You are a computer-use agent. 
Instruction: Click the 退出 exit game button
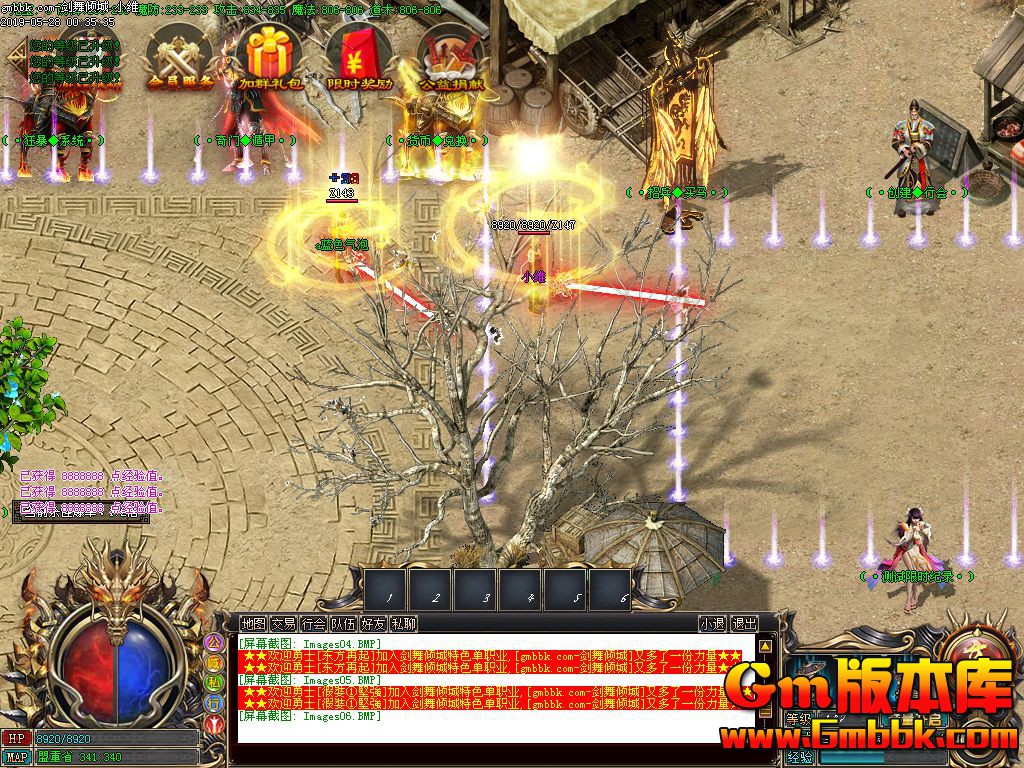pyautogui.click(x=744, y=623)
